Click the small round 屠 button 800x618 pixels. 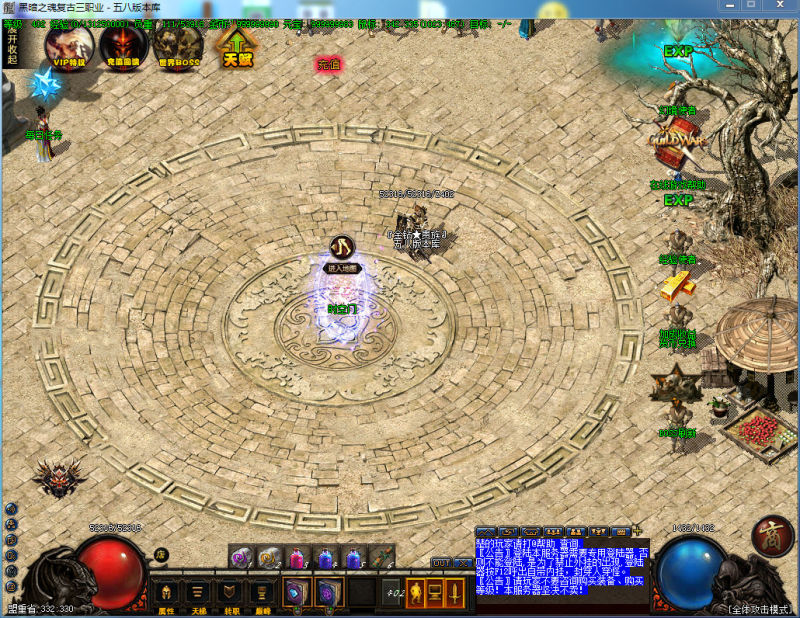[x=161, y=555]
